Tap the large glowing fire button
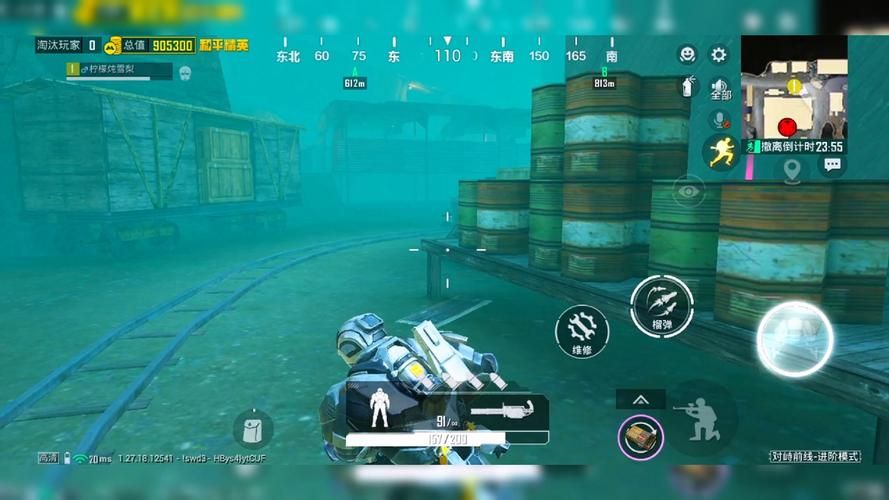The image size is (889, 500). tap(794, 338)
